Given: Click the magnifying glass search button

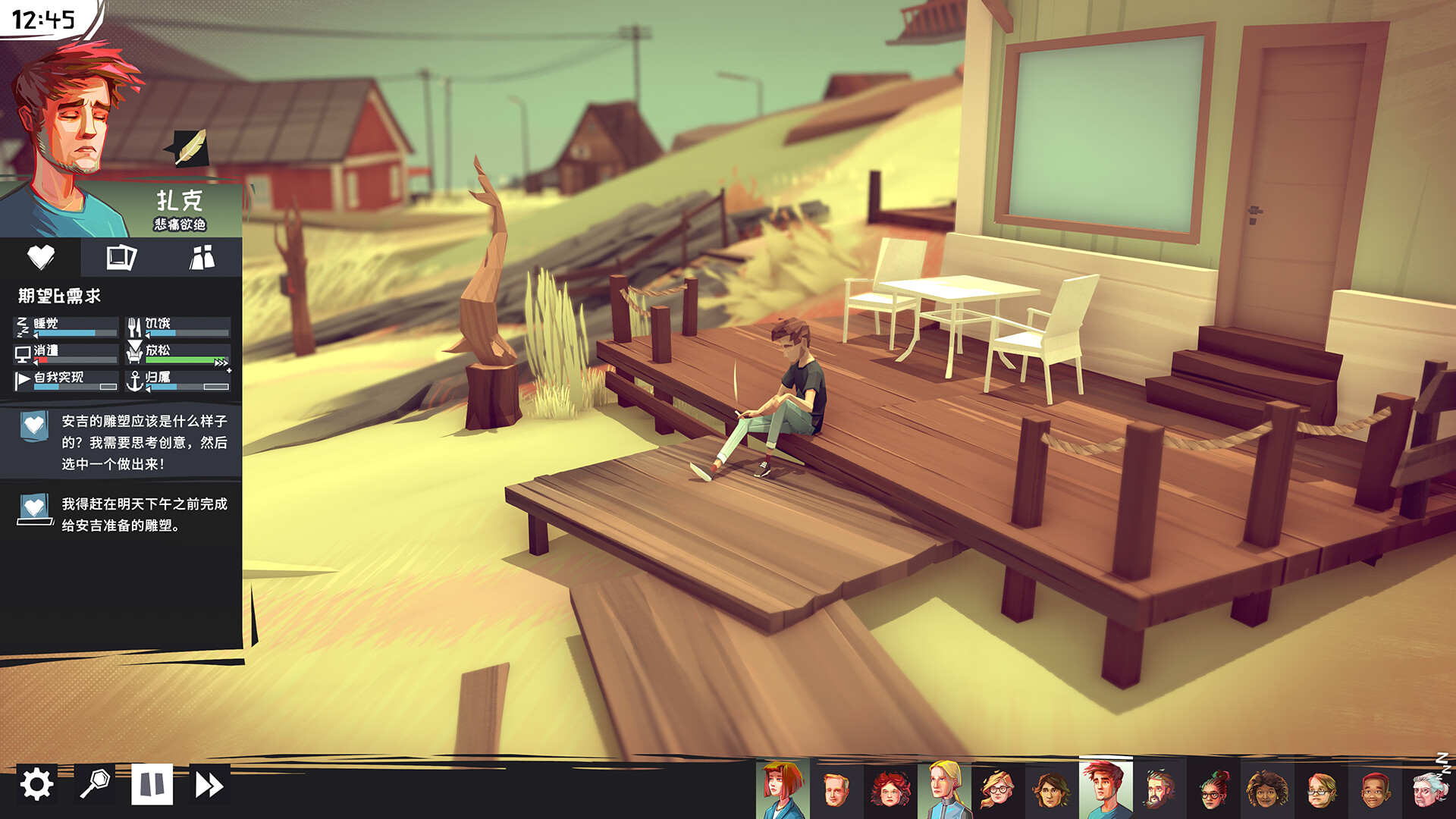Looking at the screenshot, I should click(x=95, y=784).
